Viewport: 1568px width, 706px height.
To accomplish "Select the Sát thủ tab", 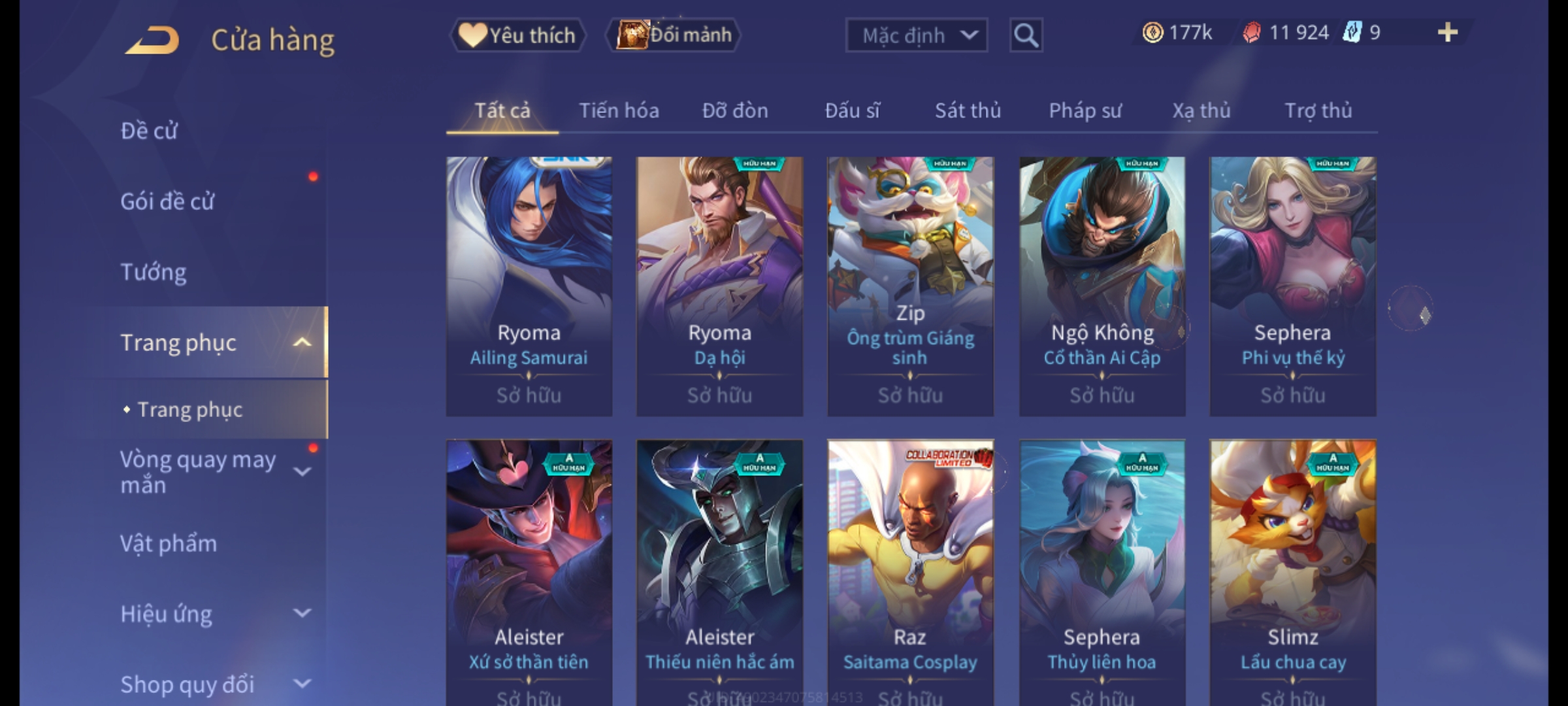I will 968,110.
